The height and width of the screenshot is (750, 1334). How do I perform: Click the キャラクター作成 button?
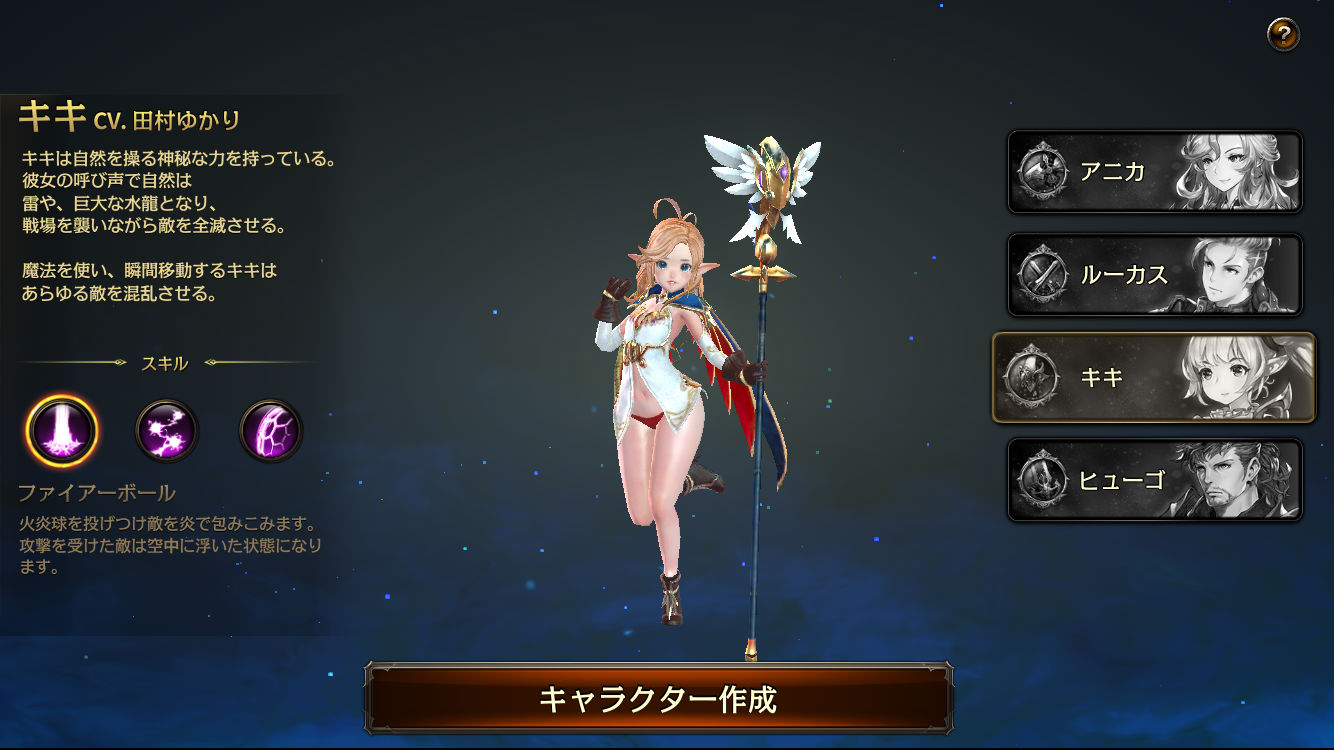[x=658, y=698]
